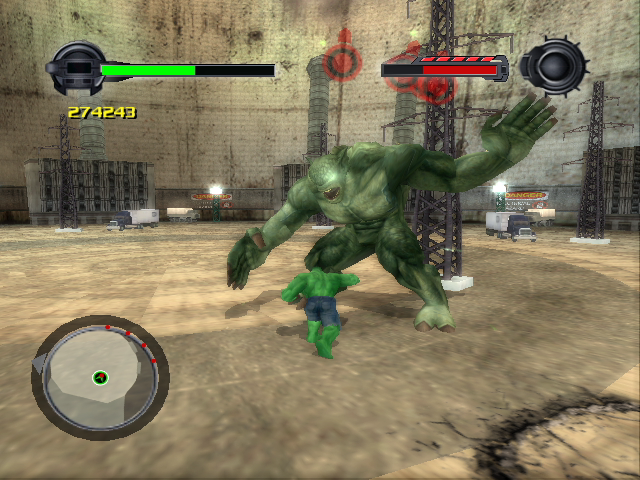The height and width of the screenshot is (480, 640).
Task: Select the Hulk portrait icon beside the green bar
Action: point(74,69)
